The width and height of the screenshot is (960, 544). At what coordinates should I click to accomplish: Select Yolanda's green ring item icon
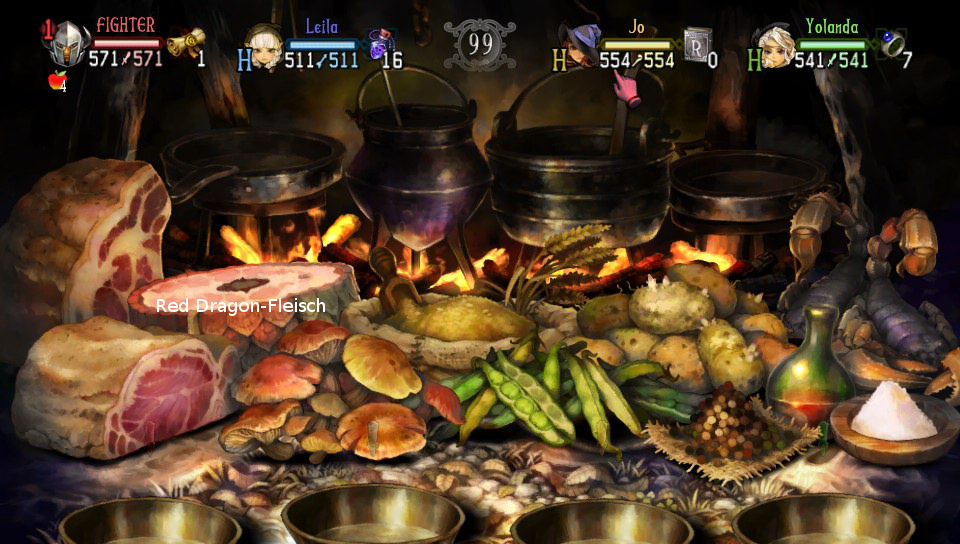[x=889, y=43]
